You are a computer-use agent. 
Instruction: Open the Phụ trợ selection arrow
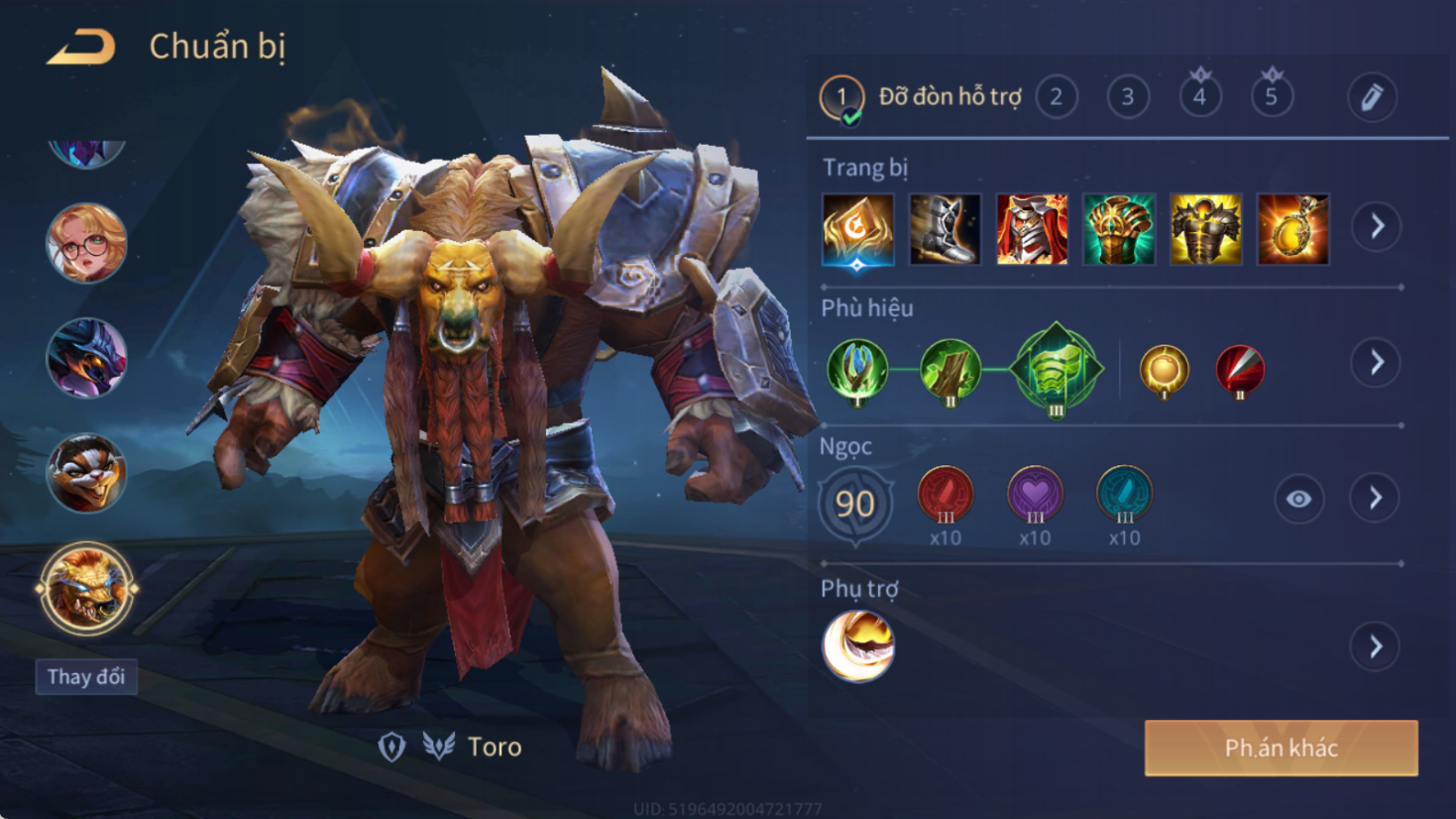coord(1376,646)
